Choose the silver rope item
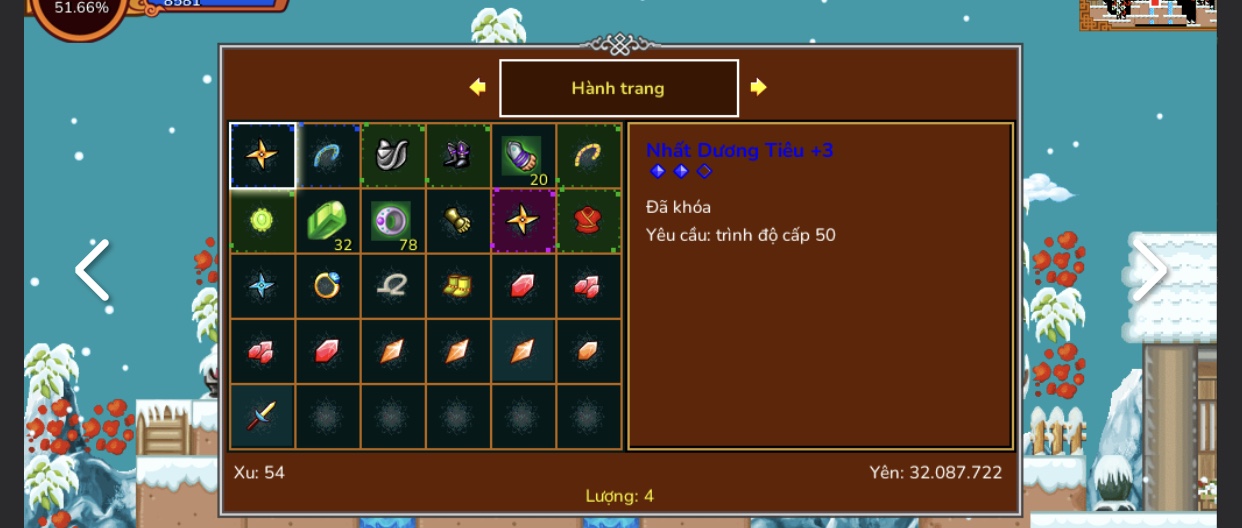Screen dimensions: 1242x528 [x=392, y=286]
